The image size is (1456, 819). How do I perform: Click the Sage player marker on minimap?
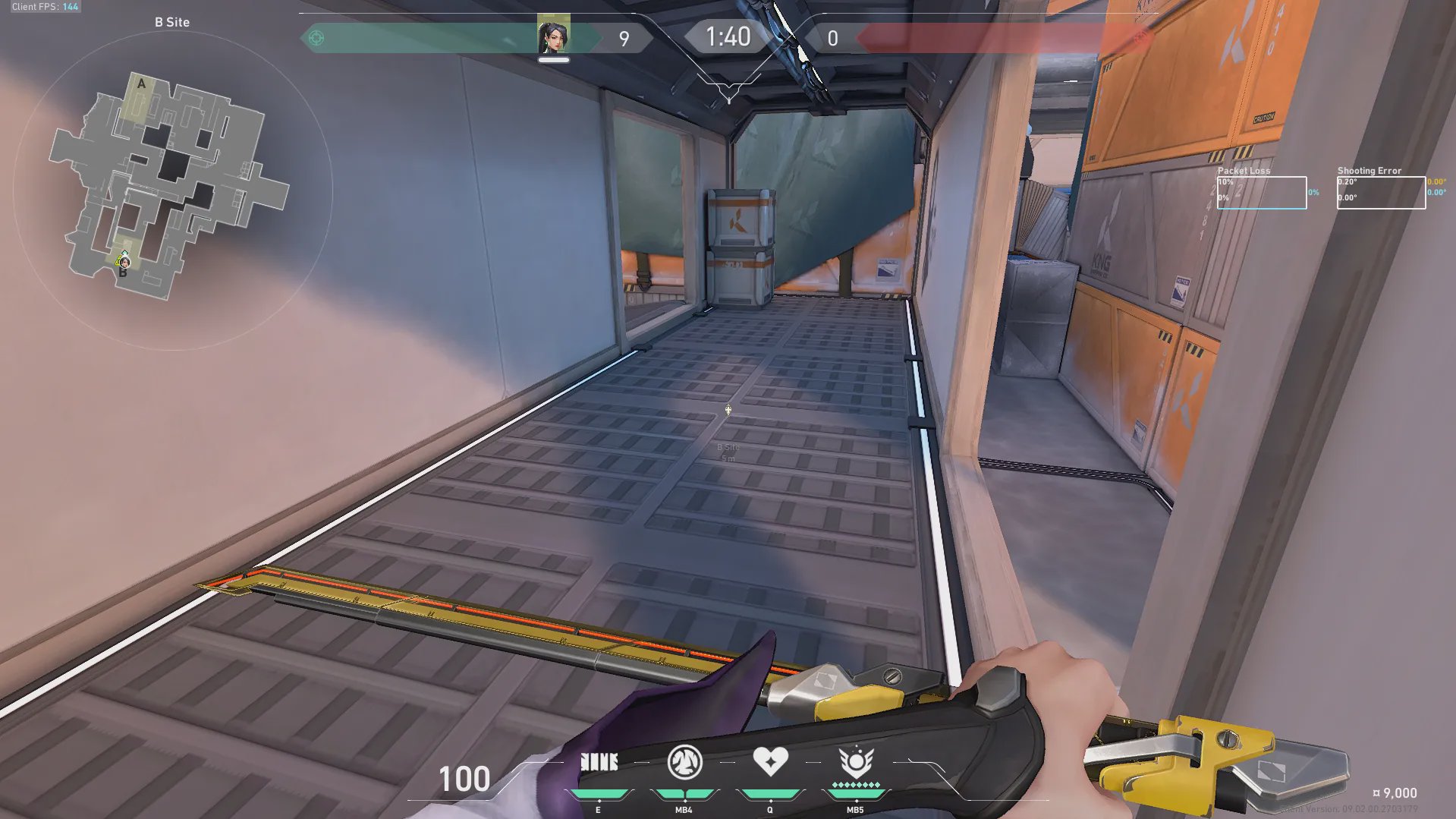[x=124, y=263]
